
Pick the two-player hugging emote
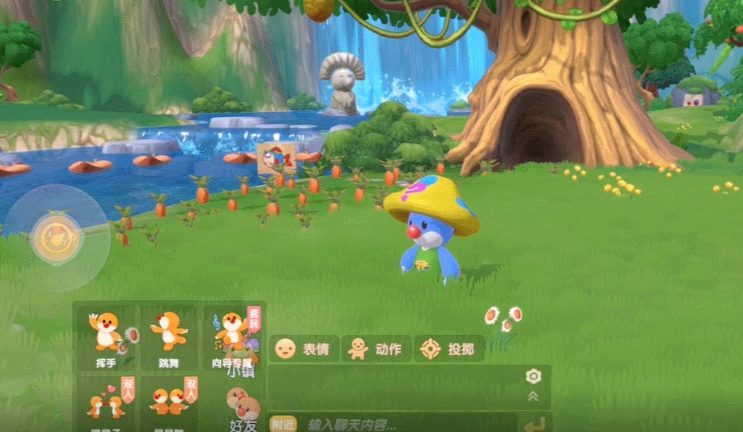tap(169, 398)
